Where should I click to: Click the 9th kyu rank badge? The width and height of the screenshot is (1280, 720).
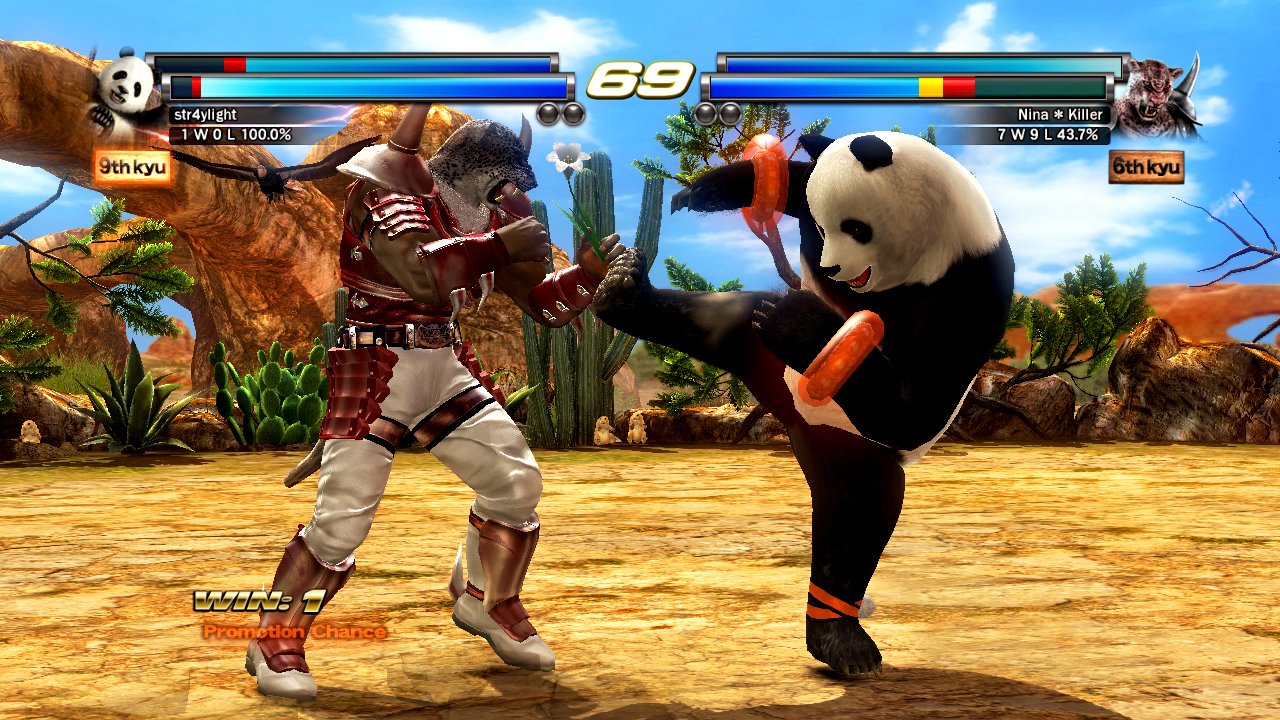click(132, 167)
